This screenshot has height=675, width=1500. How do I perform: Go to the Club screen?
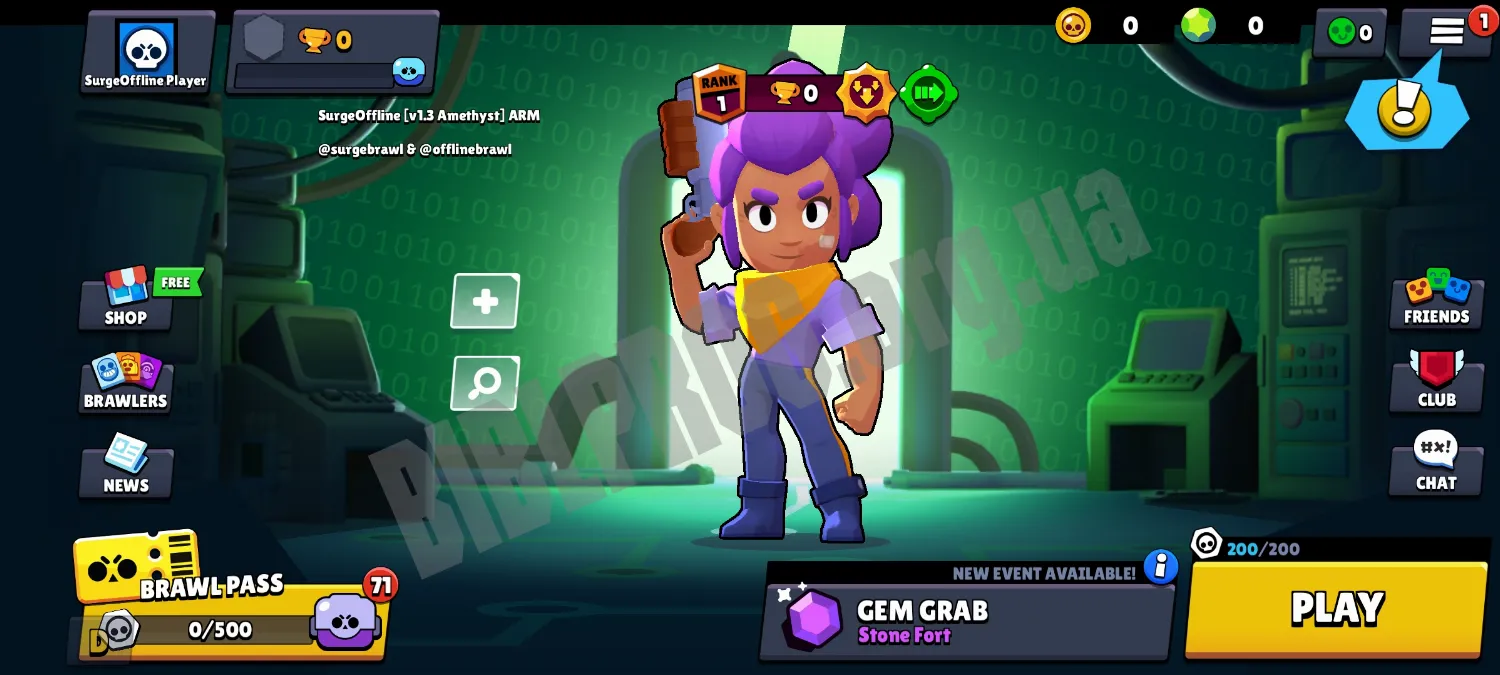1436,381
